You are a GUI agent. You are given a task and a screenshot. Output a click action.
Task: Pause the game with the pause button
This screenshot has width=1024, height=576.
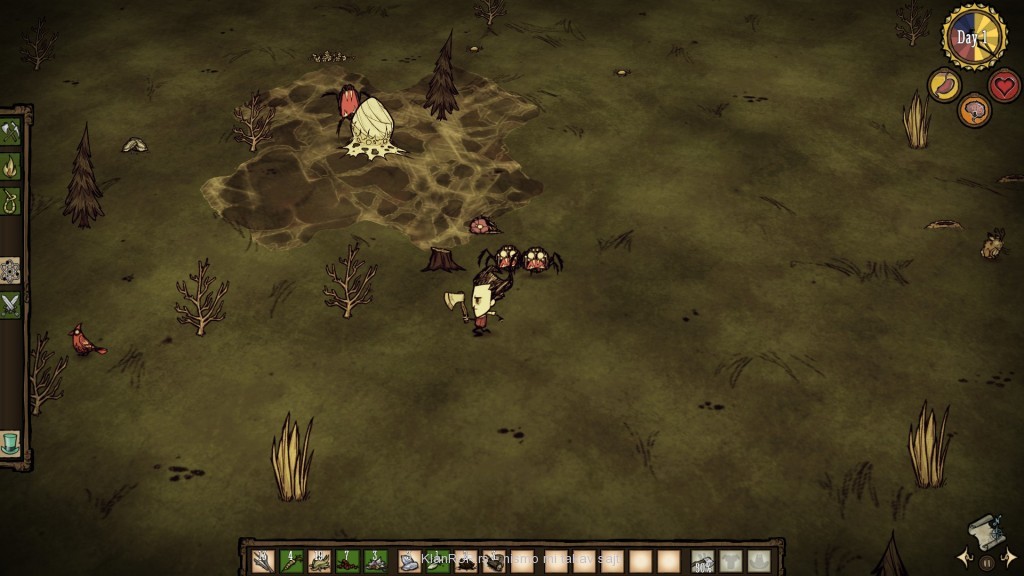987,562
